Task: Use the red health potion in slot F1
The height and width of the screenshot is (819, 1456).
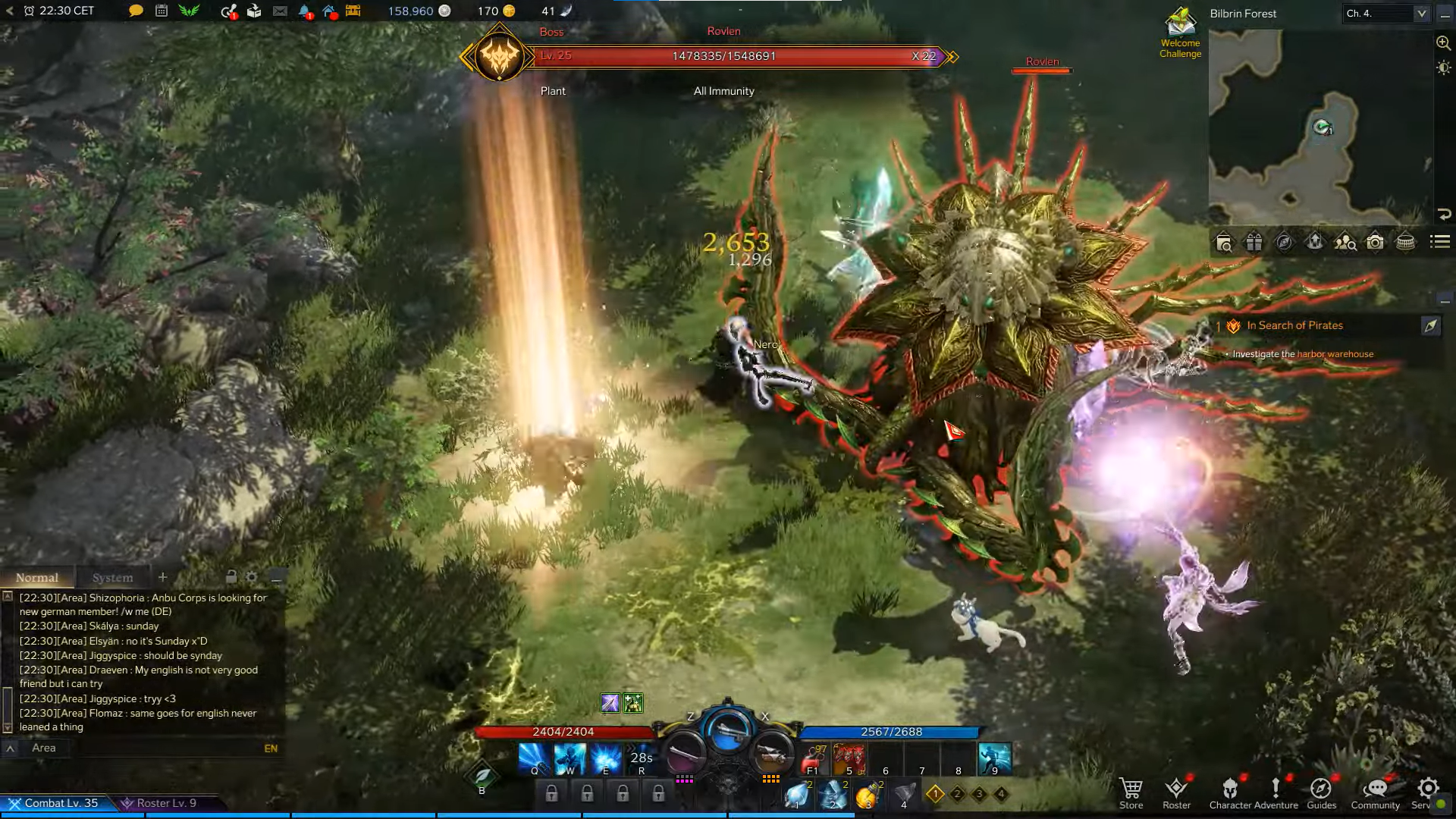Action: tap(813, 758)
